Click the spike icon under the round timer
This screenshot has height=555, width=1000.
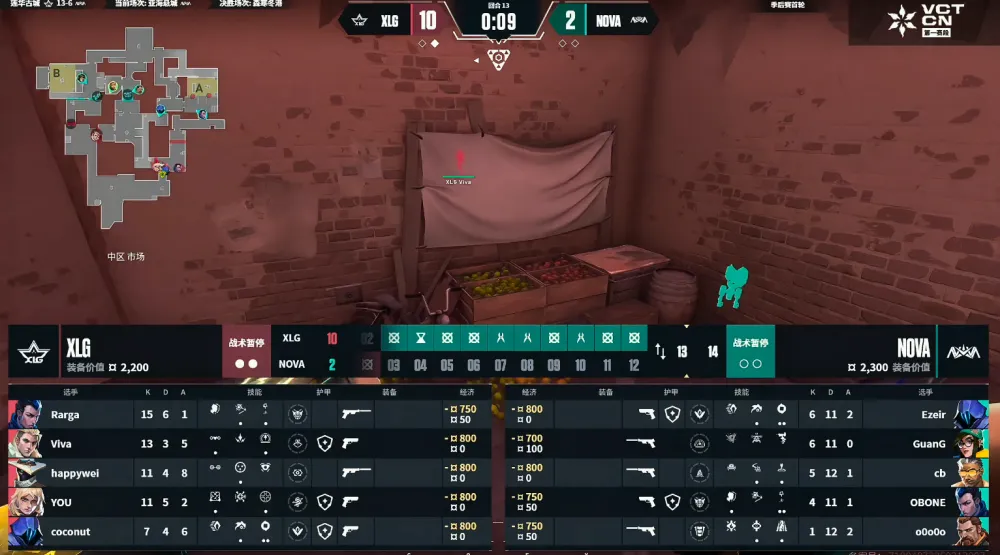point(498,59)
